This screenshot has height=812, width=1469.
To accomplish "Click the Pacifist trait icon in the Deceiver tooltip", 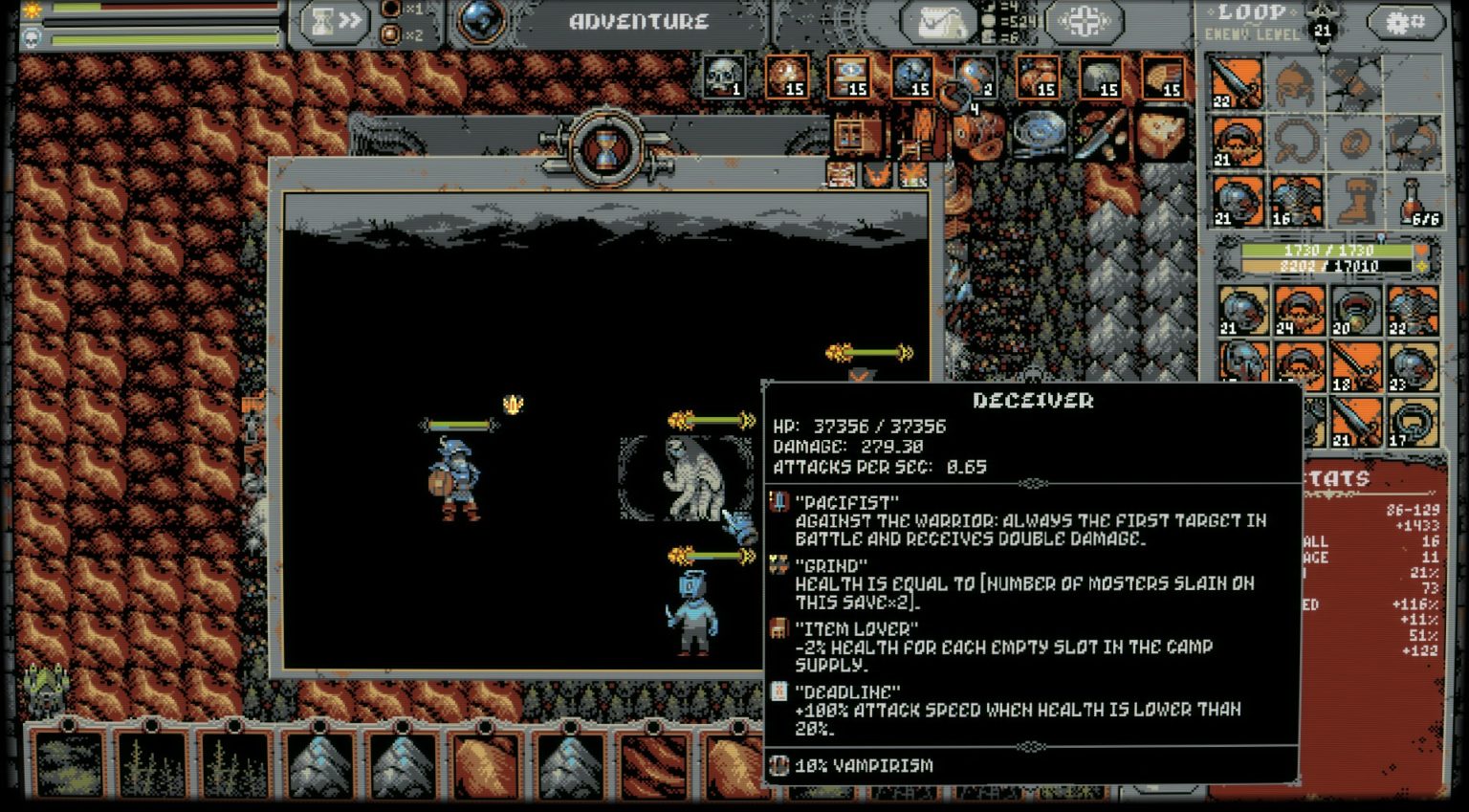I will [x=778, y=499].
